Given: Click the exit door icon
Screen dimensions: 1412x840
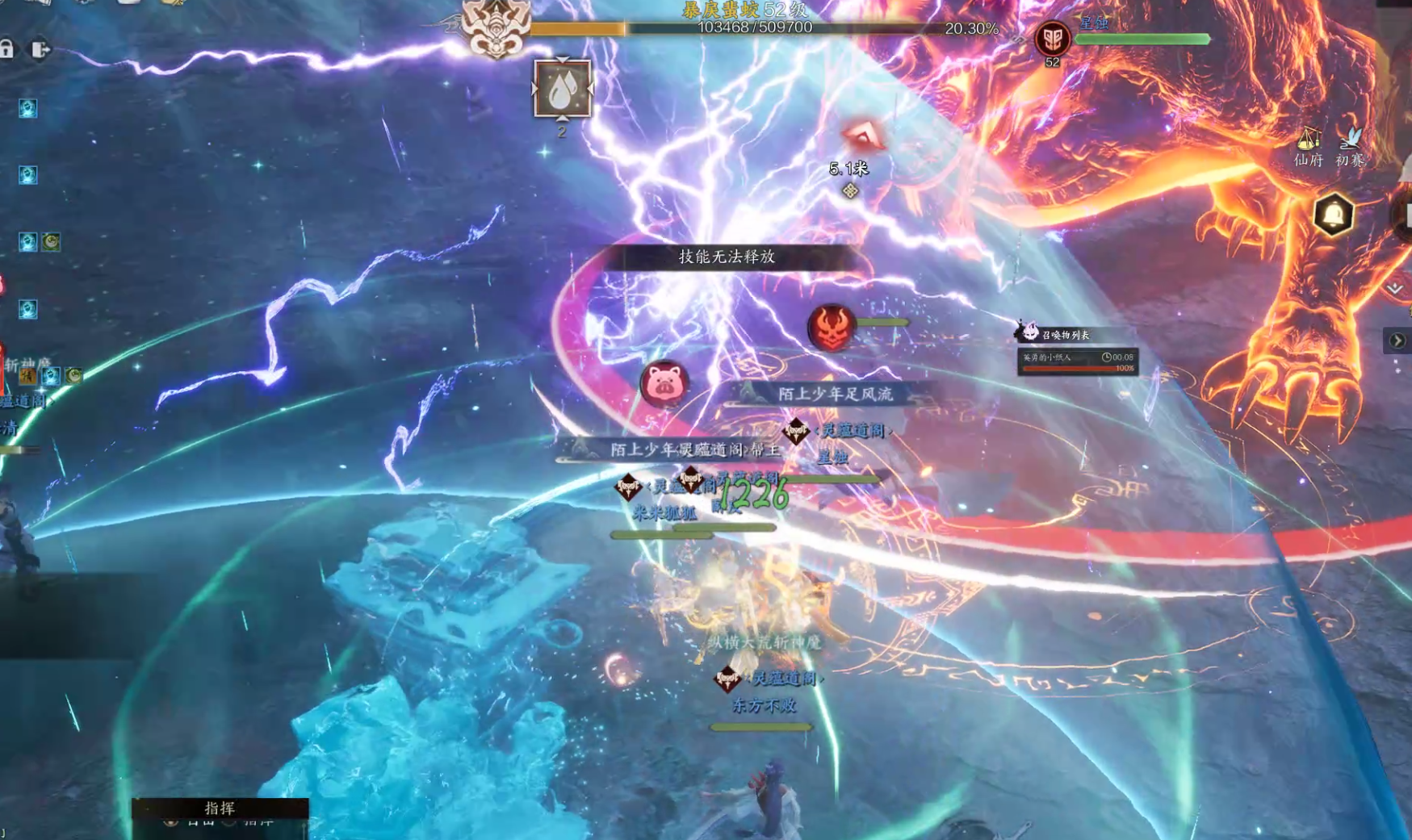Looking at the screenshot, I should (x=40, y=50).
